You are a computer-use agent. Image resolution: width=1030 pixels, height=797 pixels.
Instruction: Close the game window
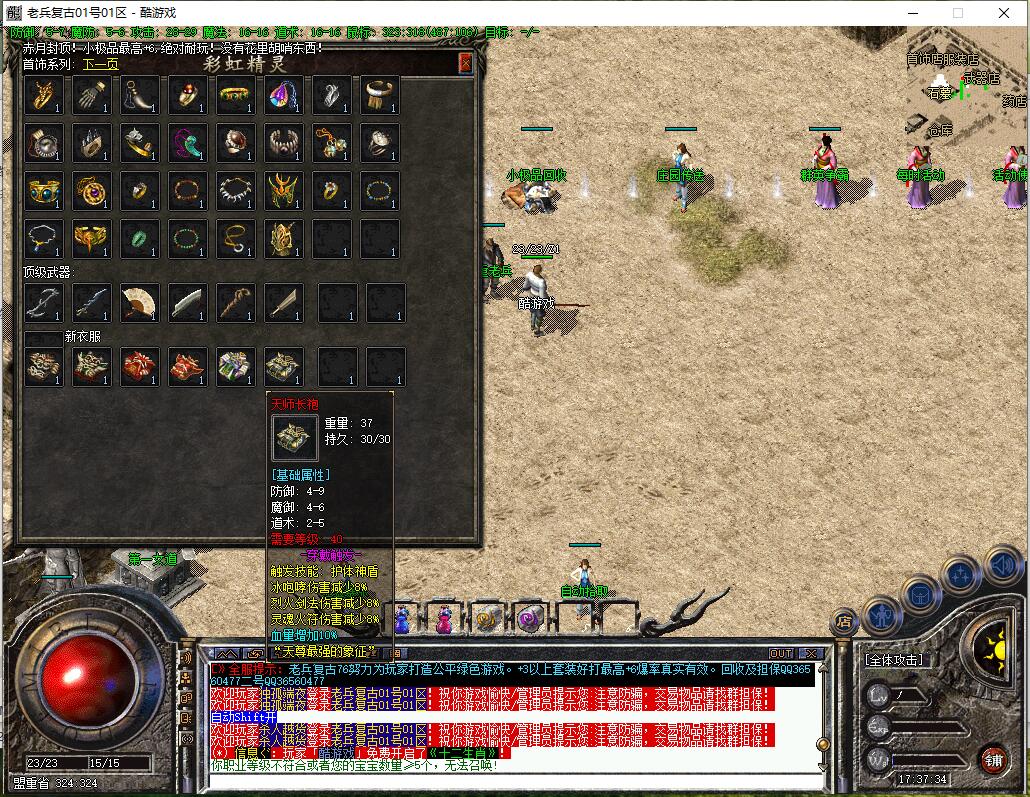coord(1004,13)
